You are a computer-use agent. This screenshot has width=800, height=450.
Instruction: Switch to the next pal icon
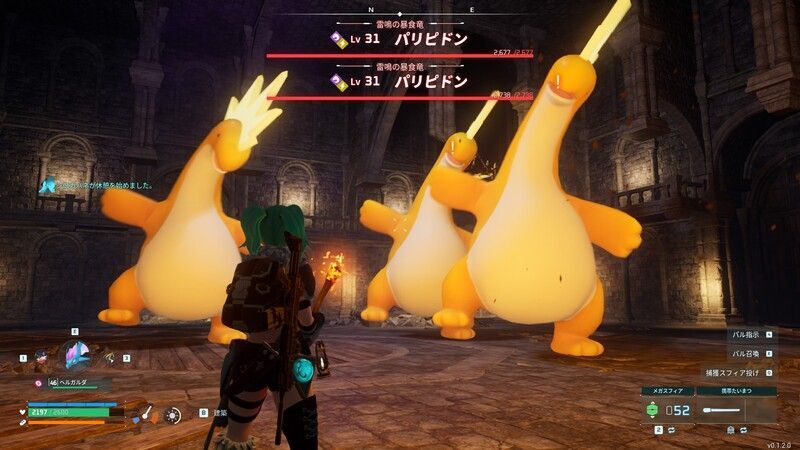click(109, 357)
